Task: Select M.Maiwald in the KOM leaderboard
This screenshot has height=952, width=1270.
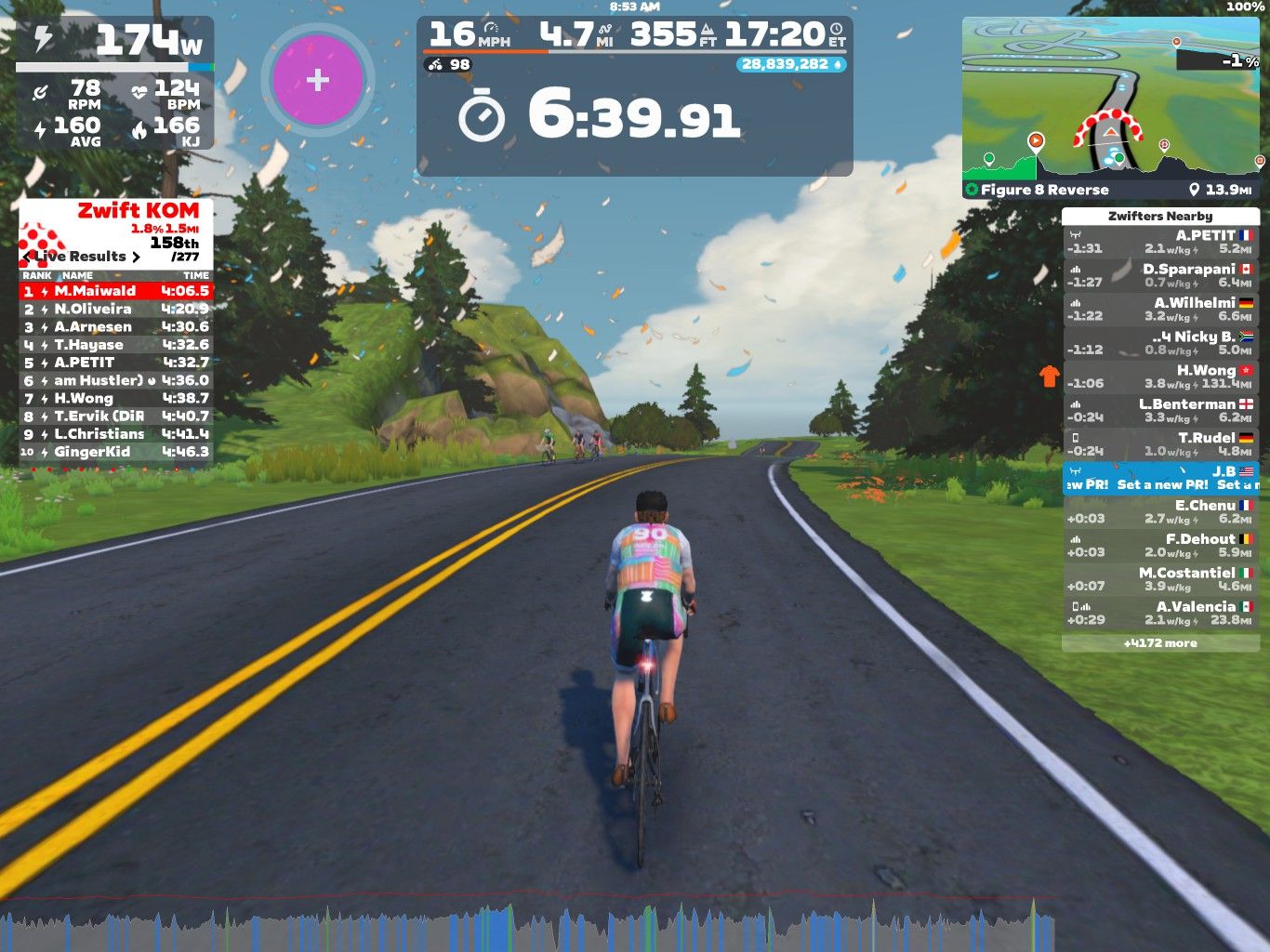Action: (116, 291)
